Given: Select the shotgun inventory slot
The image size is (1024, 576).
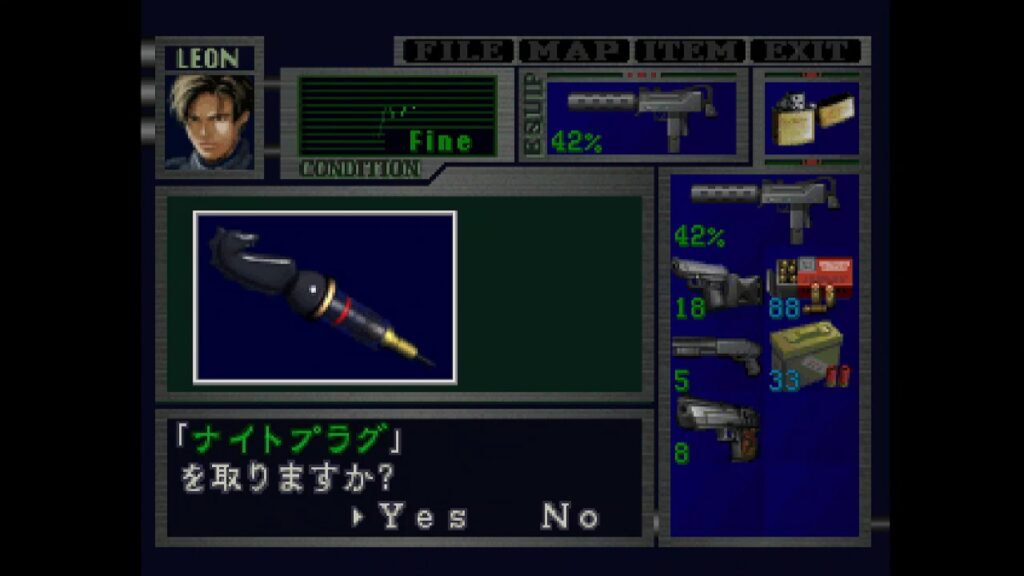Looking at the screenshot, I should coord(714,360).
